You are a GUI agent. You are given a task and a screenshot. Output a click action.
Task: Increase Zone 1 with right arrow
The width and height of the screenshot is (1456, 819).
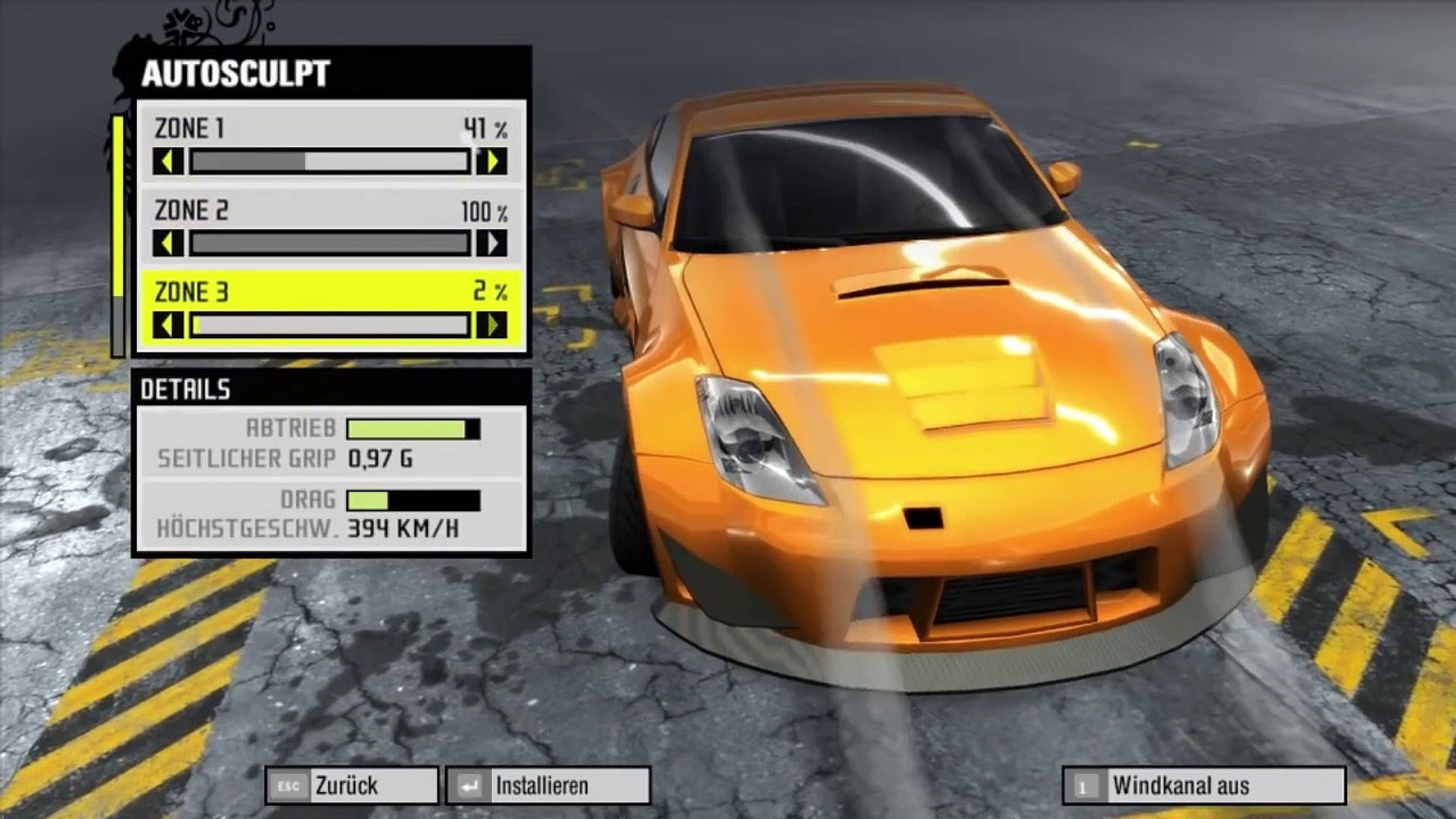point(492,162)
